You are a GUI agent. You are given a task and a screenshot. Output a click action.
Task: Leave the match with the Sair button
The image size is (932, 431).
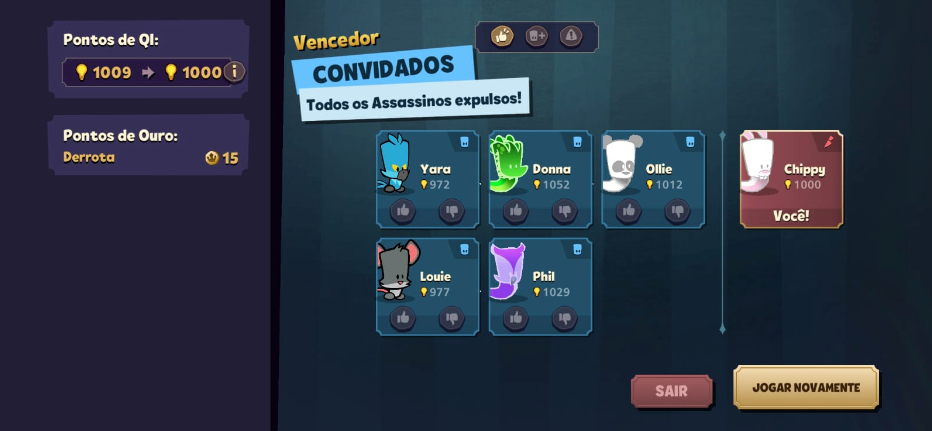point(671,391)
